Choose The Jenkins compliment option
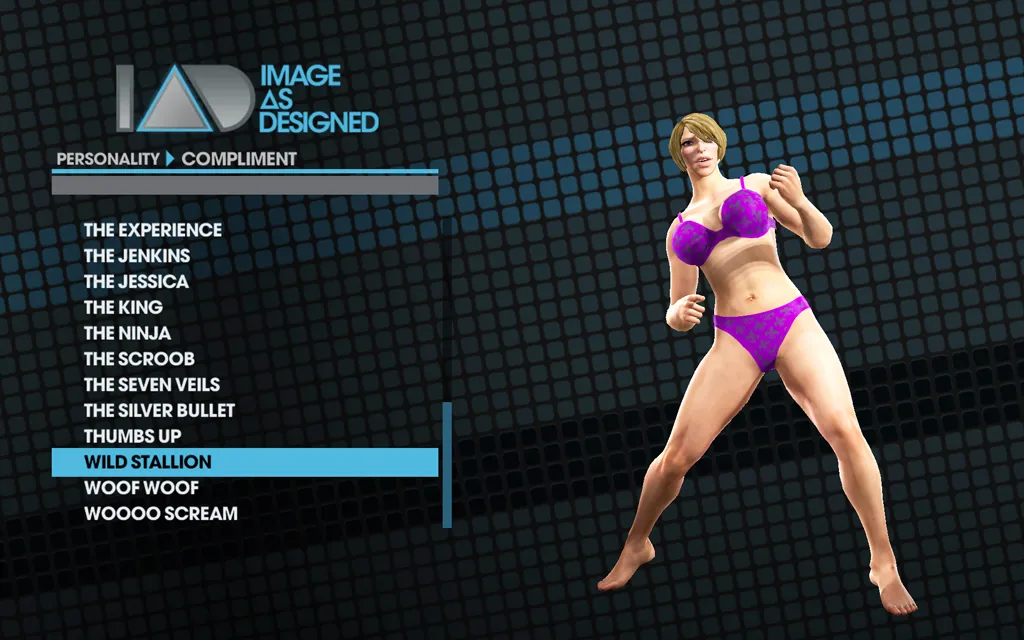Image resolution: width=1024 pixels, height=640 pixels. (x=137, y=256)
